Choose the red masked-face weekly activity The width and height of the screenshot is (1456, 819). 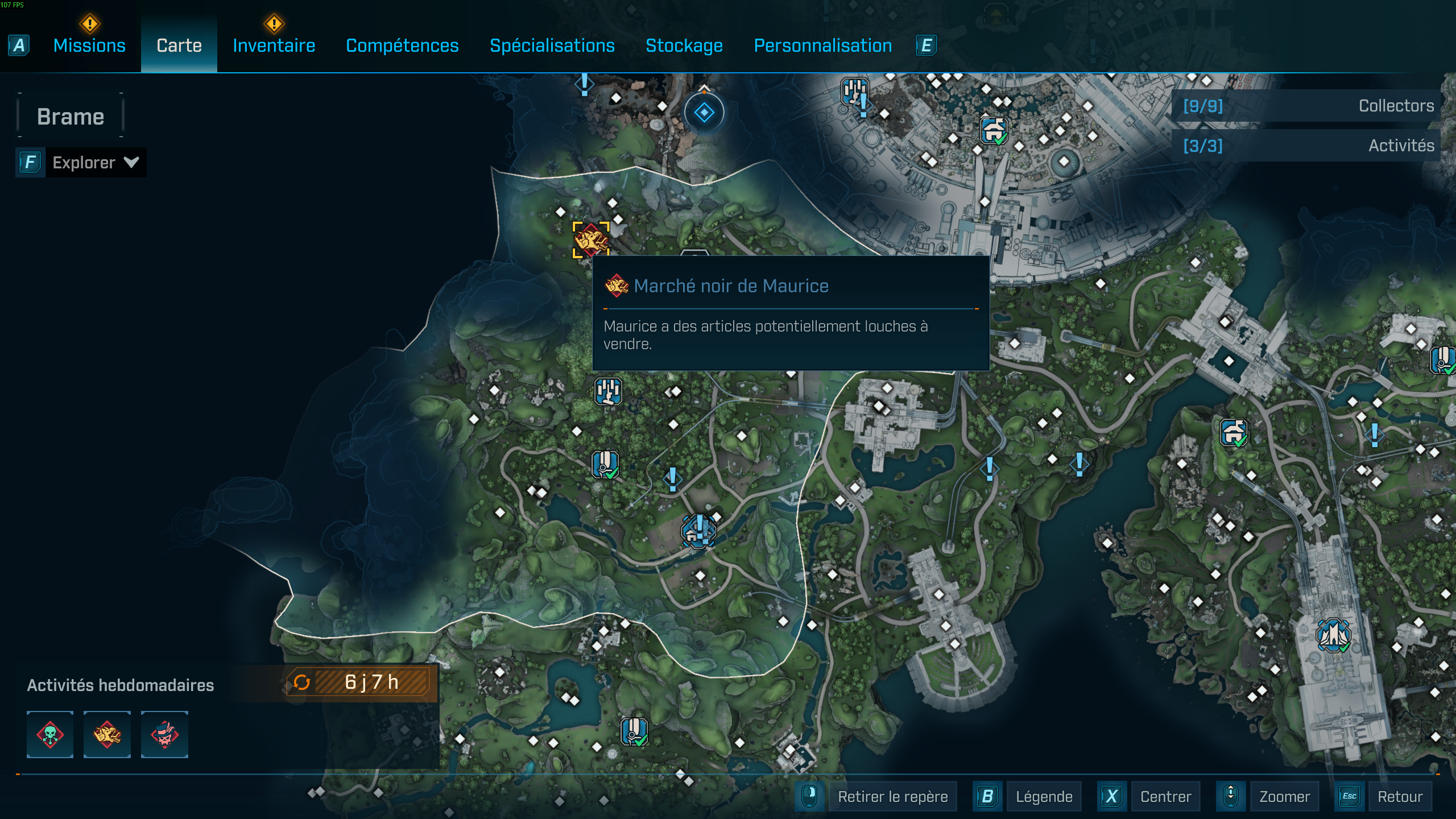[x=164, y=734]
